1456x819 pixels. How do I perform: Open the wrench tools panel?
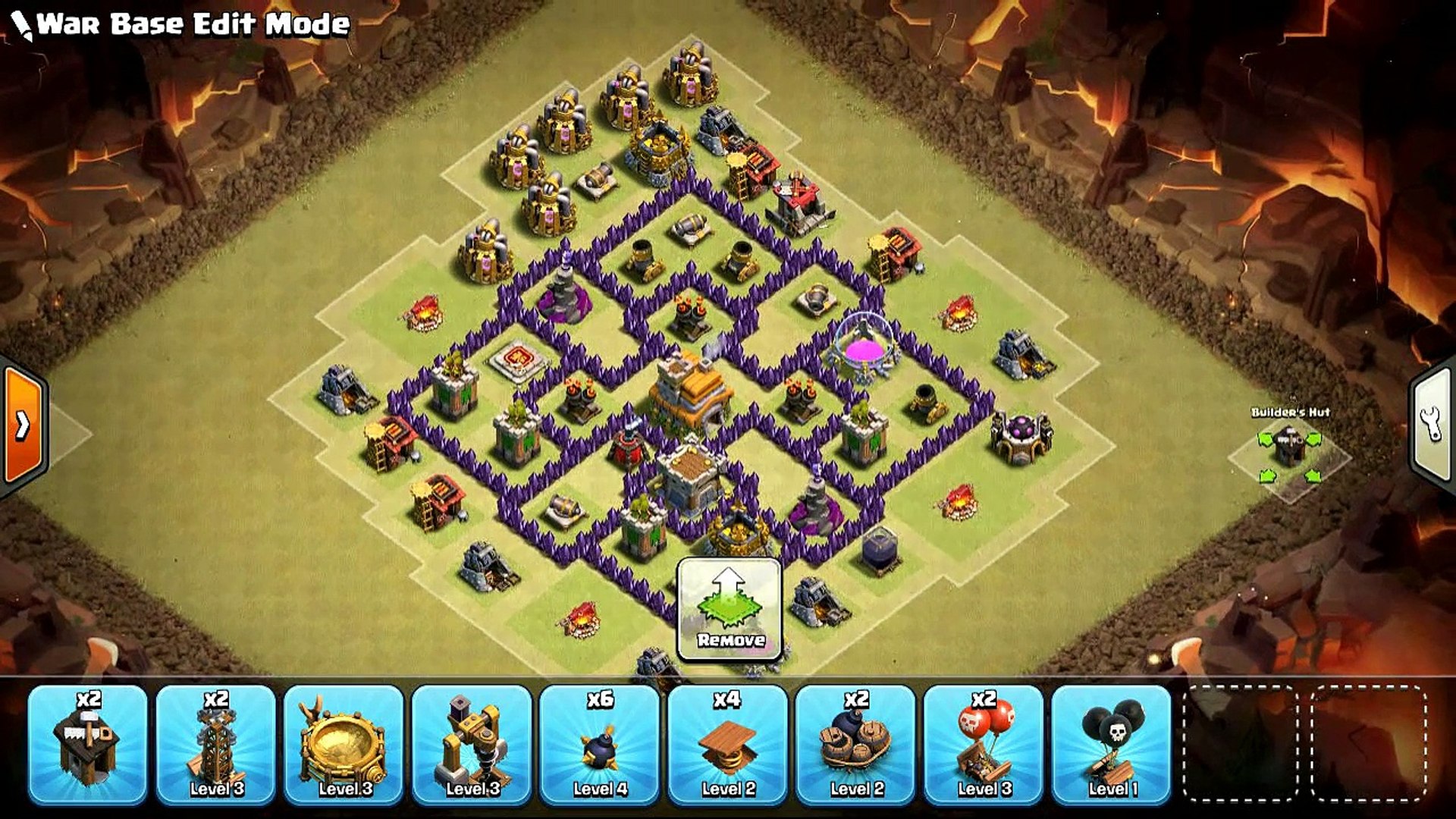tap(1432, 425)
